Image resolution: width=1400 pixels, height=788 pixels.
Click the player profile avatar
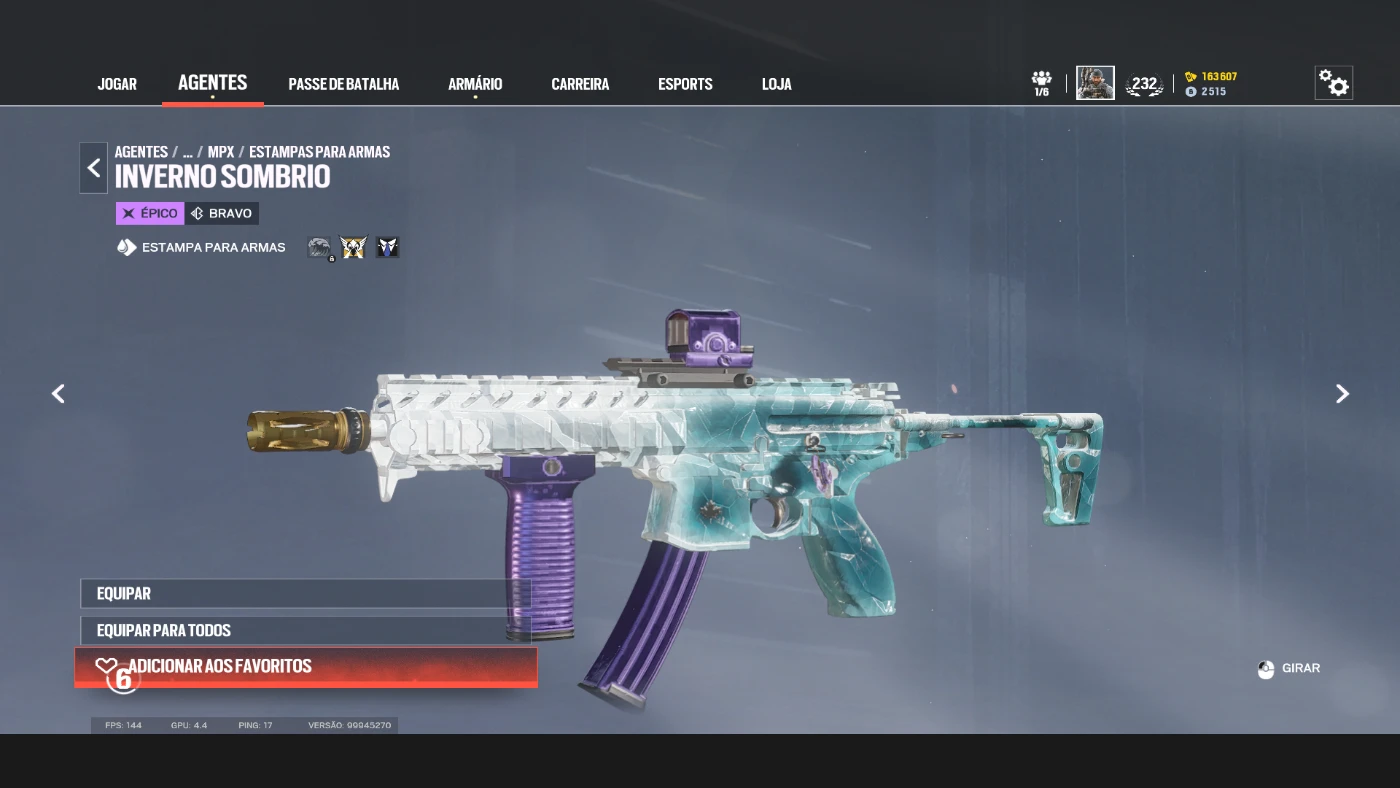[x=1095, y=83]
